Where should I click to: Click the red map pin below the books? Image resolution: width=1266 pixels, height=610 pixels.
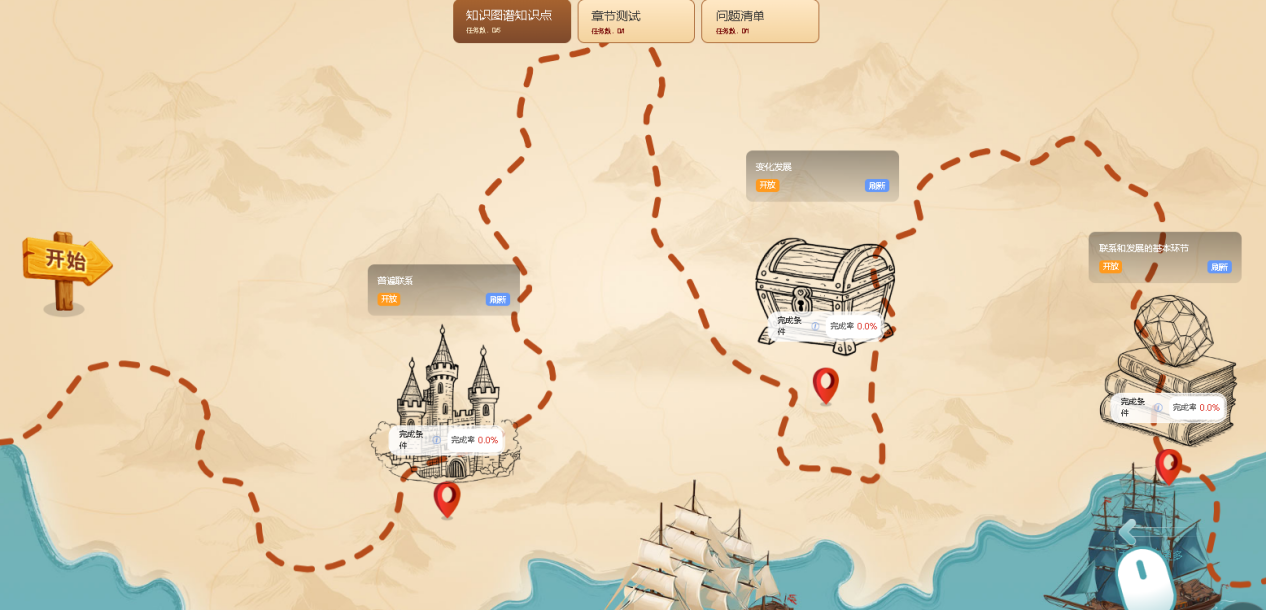pos(1168,465)
